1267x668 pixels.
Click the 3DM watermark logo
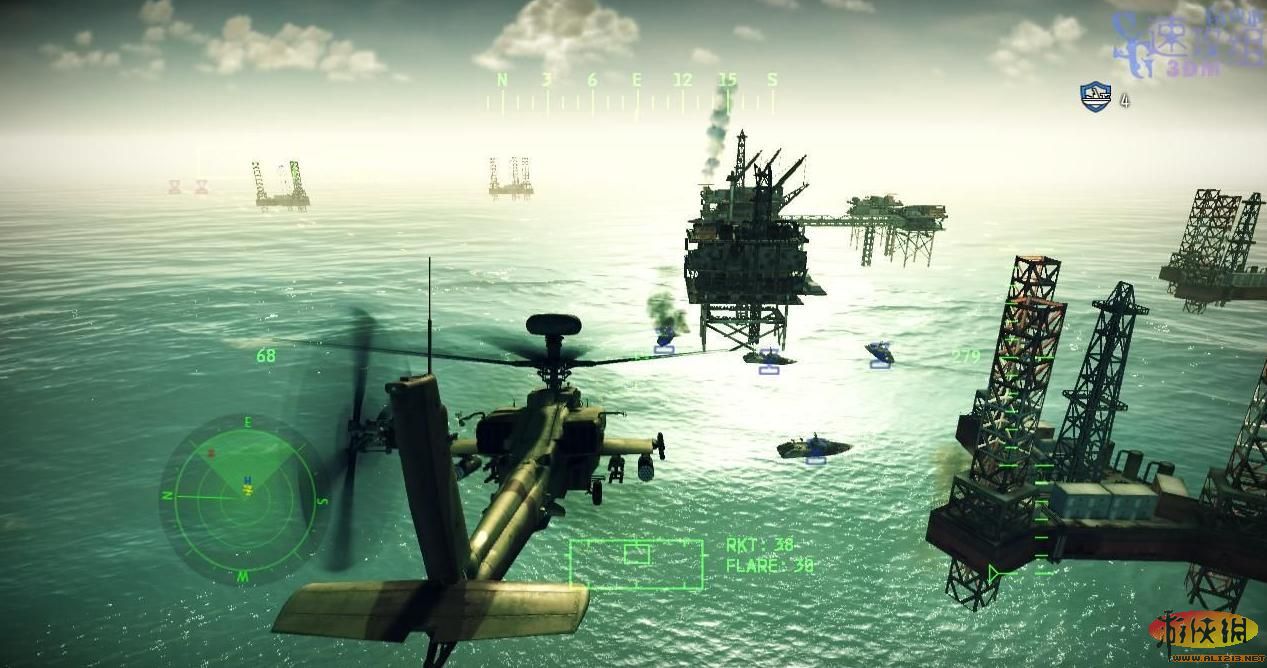pyautogui.click(x=1189, y=42)
